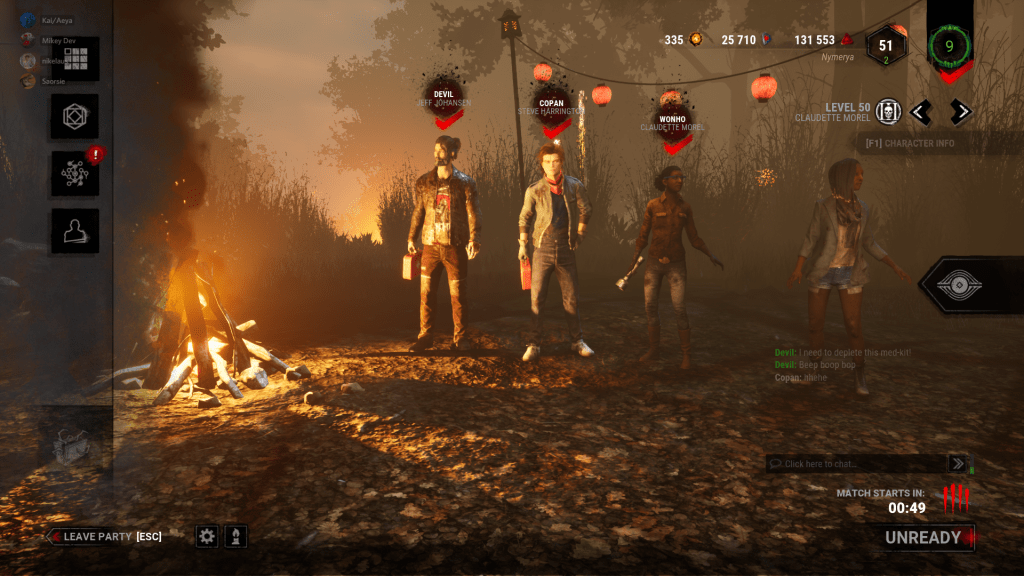Image resolution: width=1024 pixels, height=576 pixels.
Task: Open the character silhouette selection
Action: click(x=75, y=231)
